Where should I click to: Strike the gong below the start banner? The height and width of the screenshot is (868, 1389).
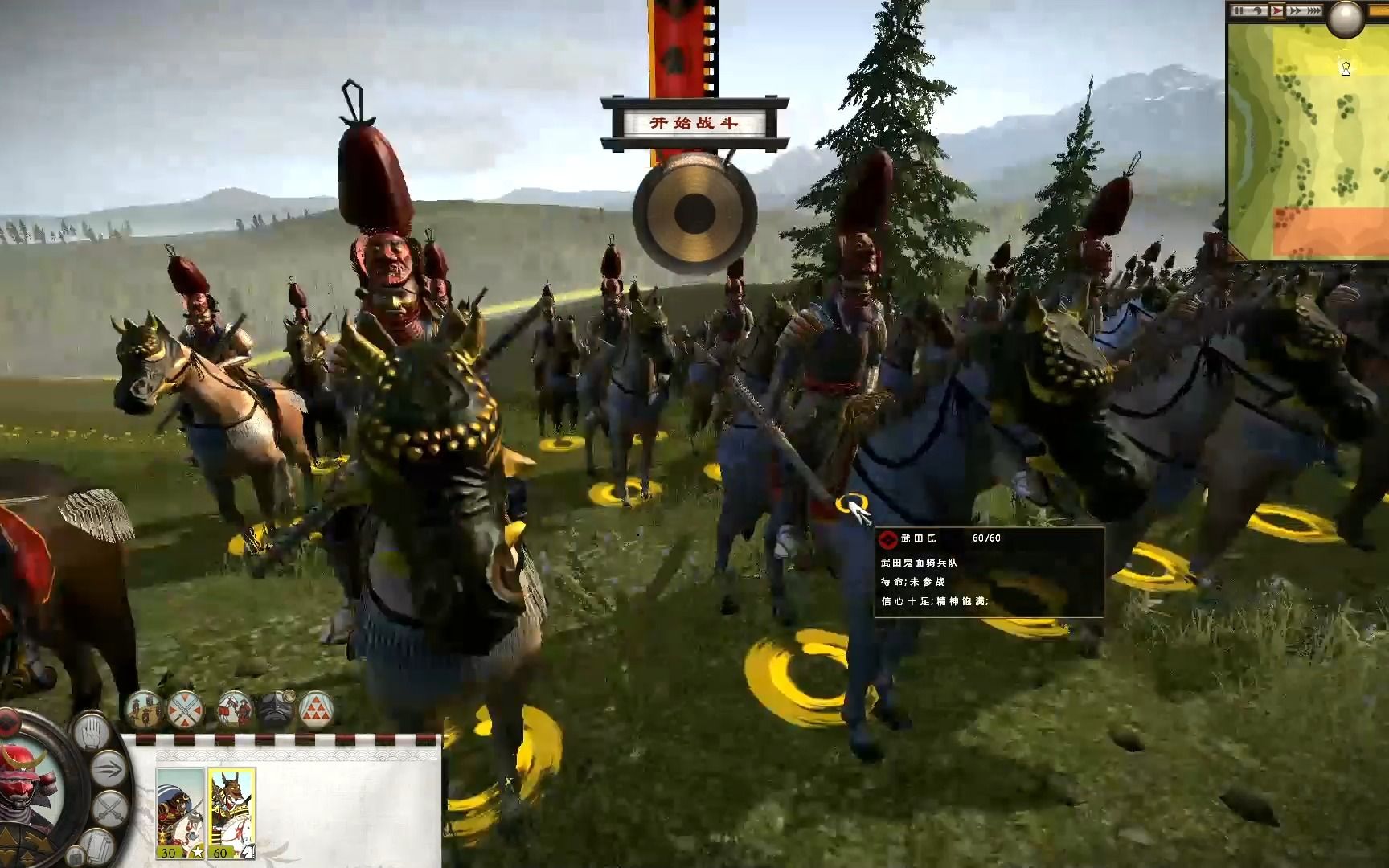[x=694, y=213]
